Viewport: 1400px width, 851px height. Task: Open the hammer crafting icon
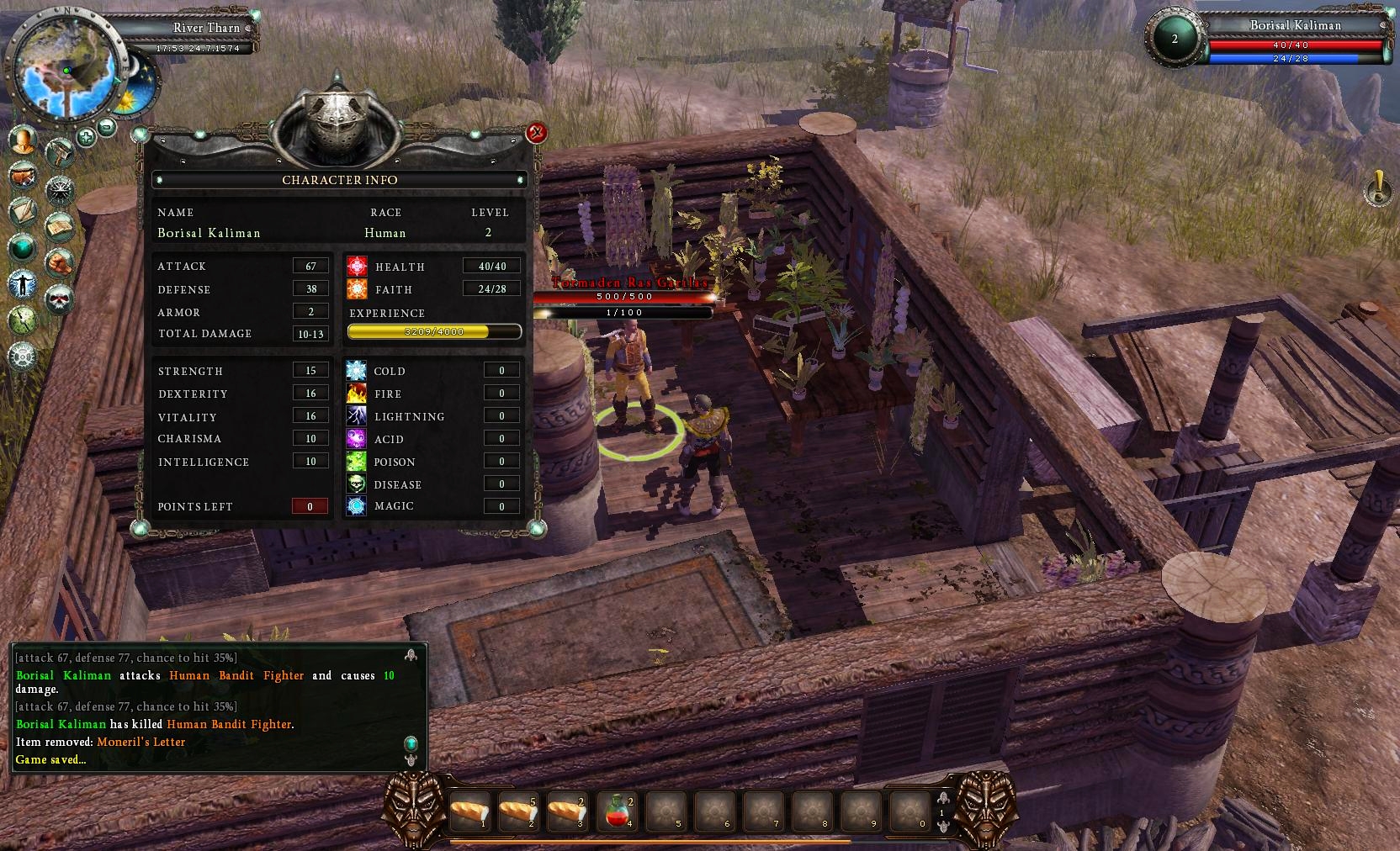60,152
